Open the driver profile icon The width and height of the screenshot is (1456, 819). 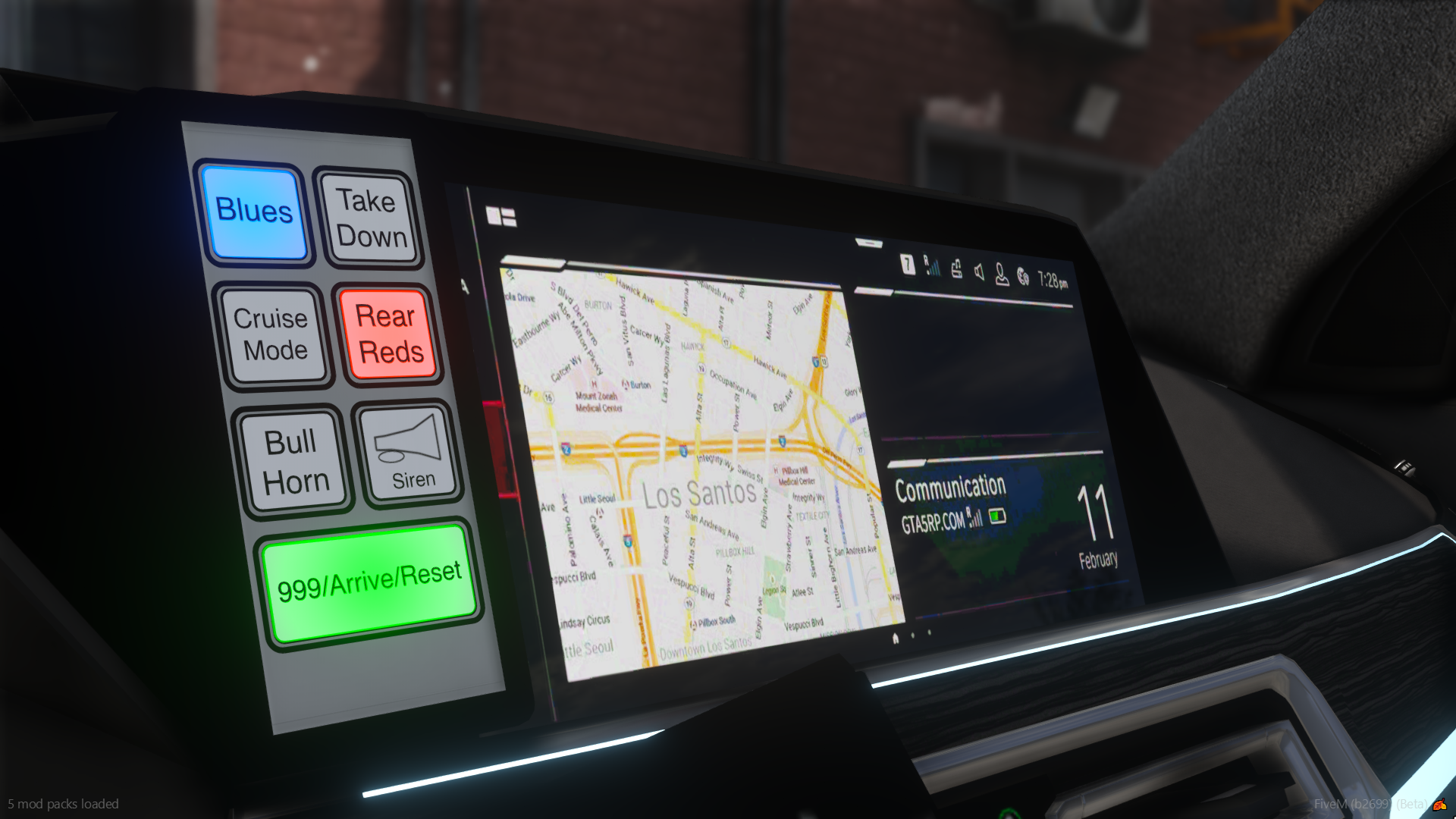coord(1001,275)
